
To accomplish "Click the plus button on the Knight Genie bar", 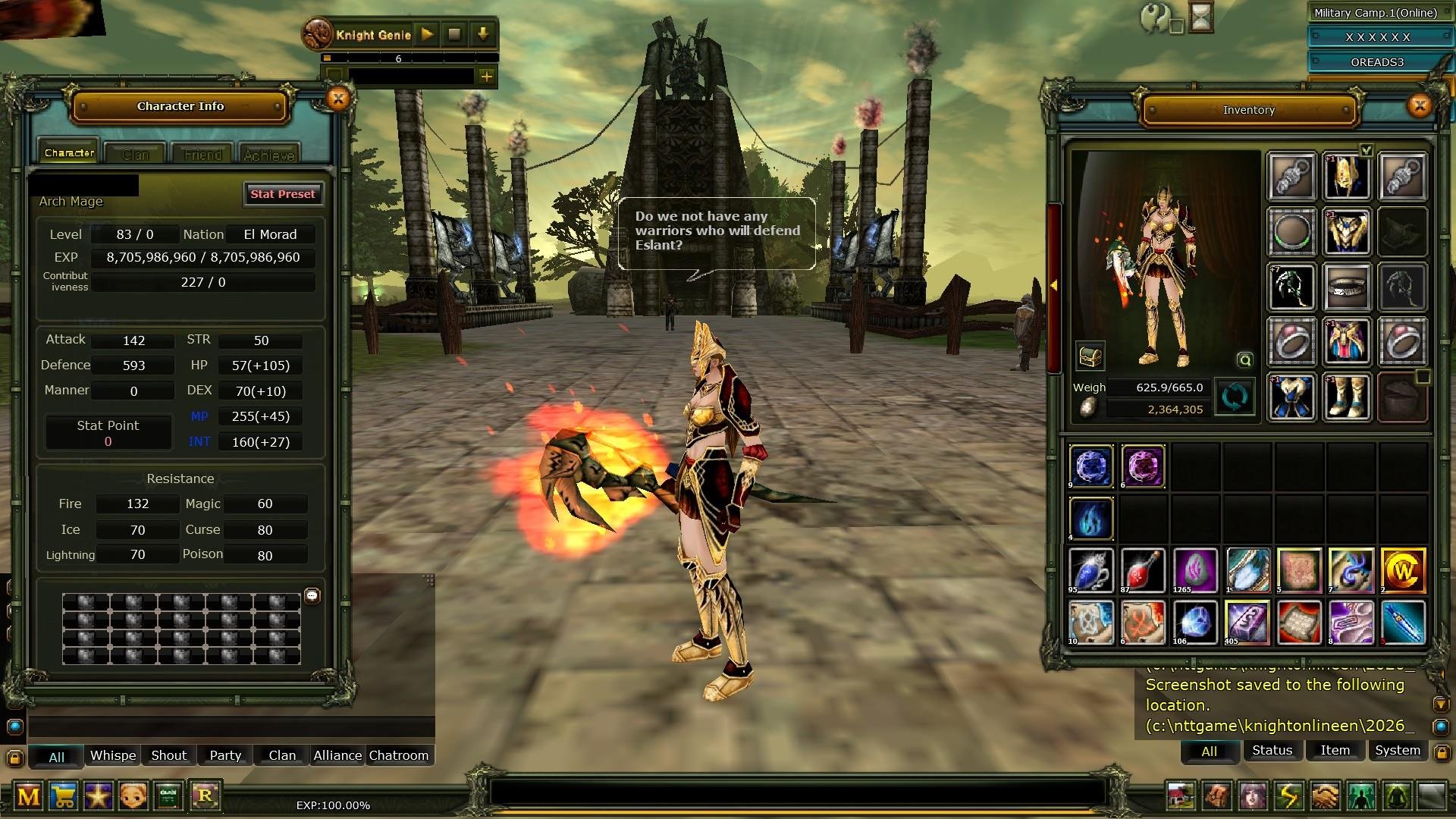I will point(486,76).
